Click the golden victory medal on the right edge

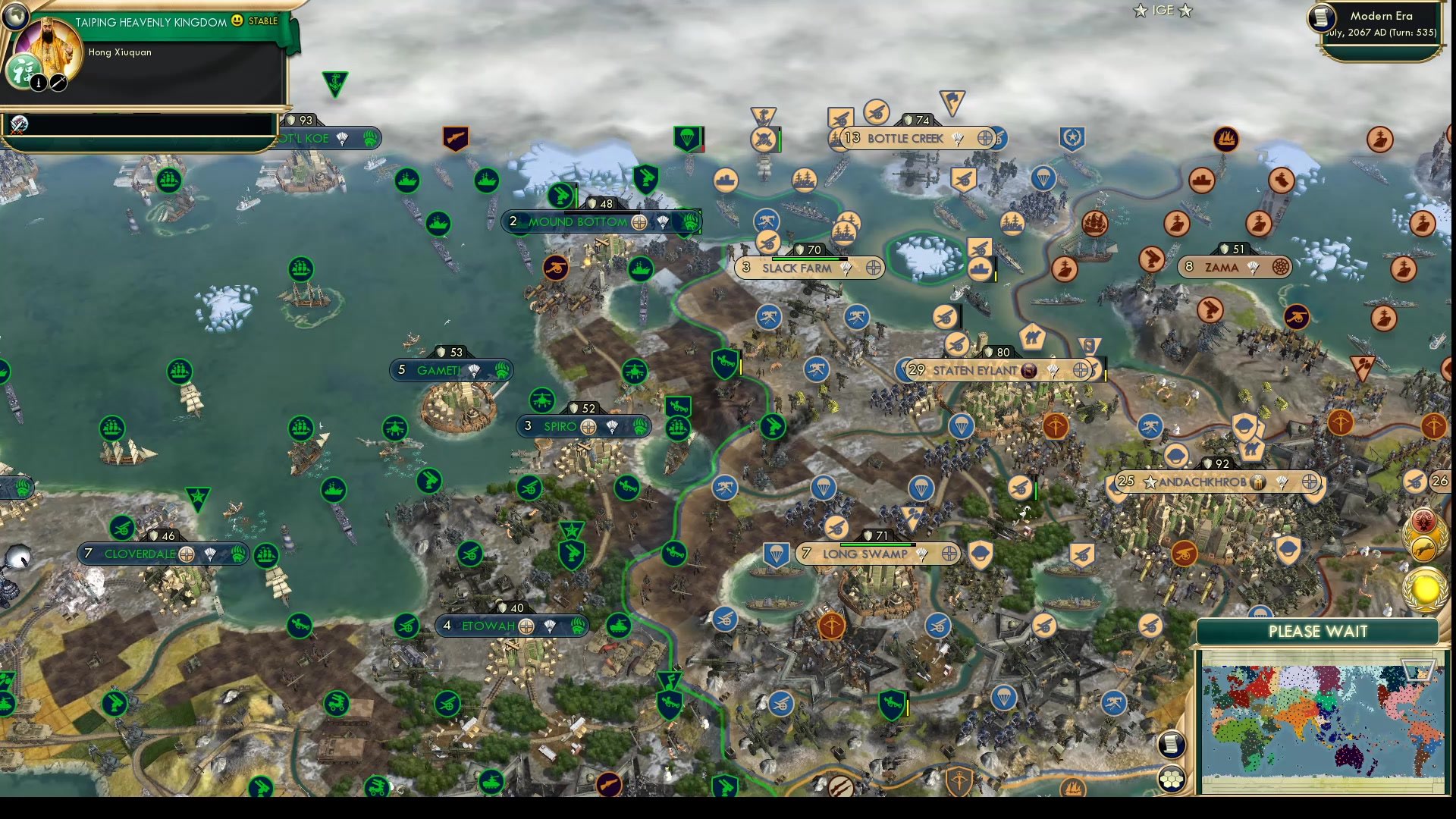click(1424, 588)
